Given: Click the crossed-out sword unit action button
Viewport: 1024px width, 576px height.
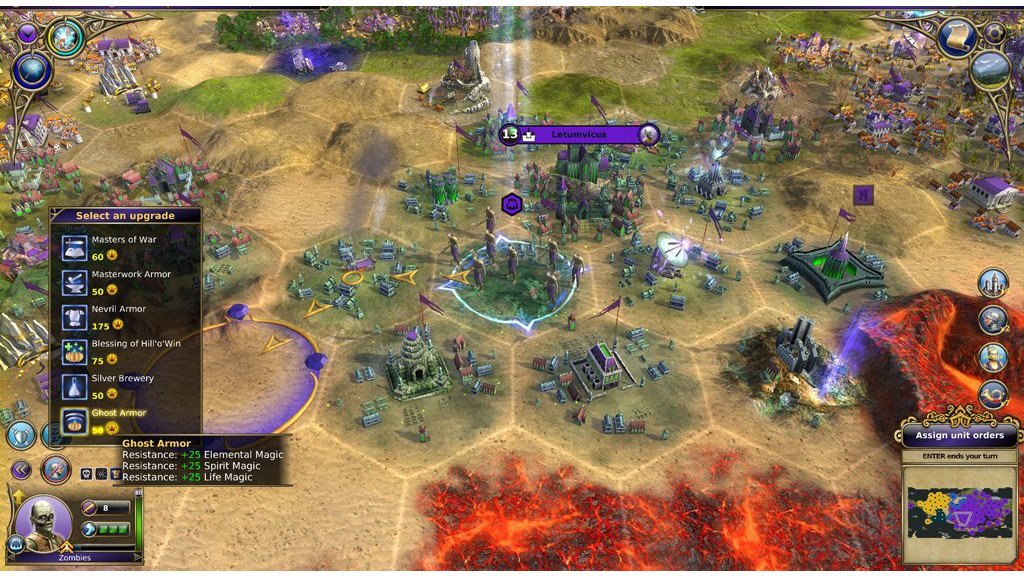Looking at the screenshot, I should 56,469.
